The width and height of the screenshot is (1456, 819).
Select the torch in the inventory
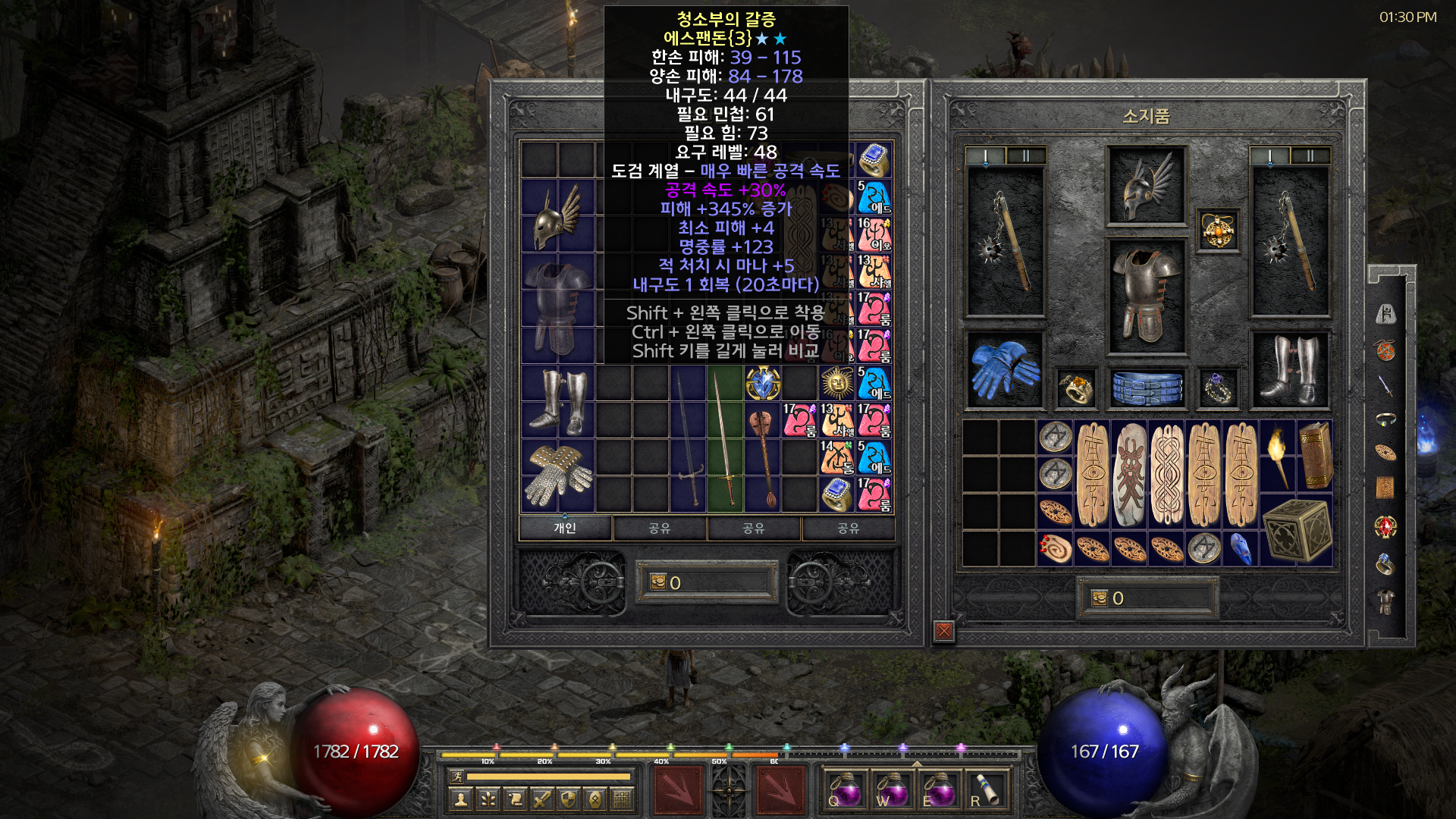[1278, 457]
